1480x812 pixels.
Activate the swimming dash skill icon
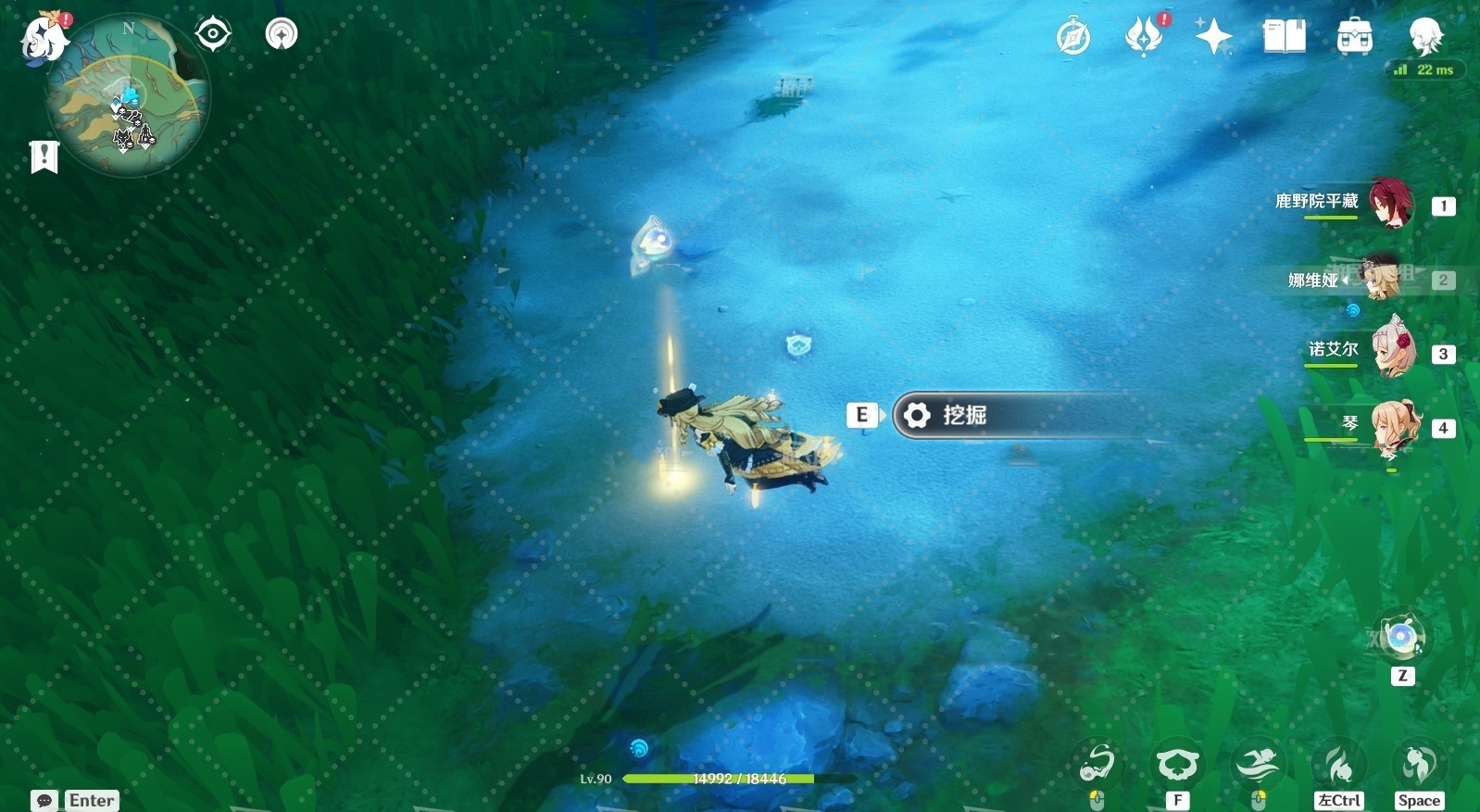tap(1257, 766)
